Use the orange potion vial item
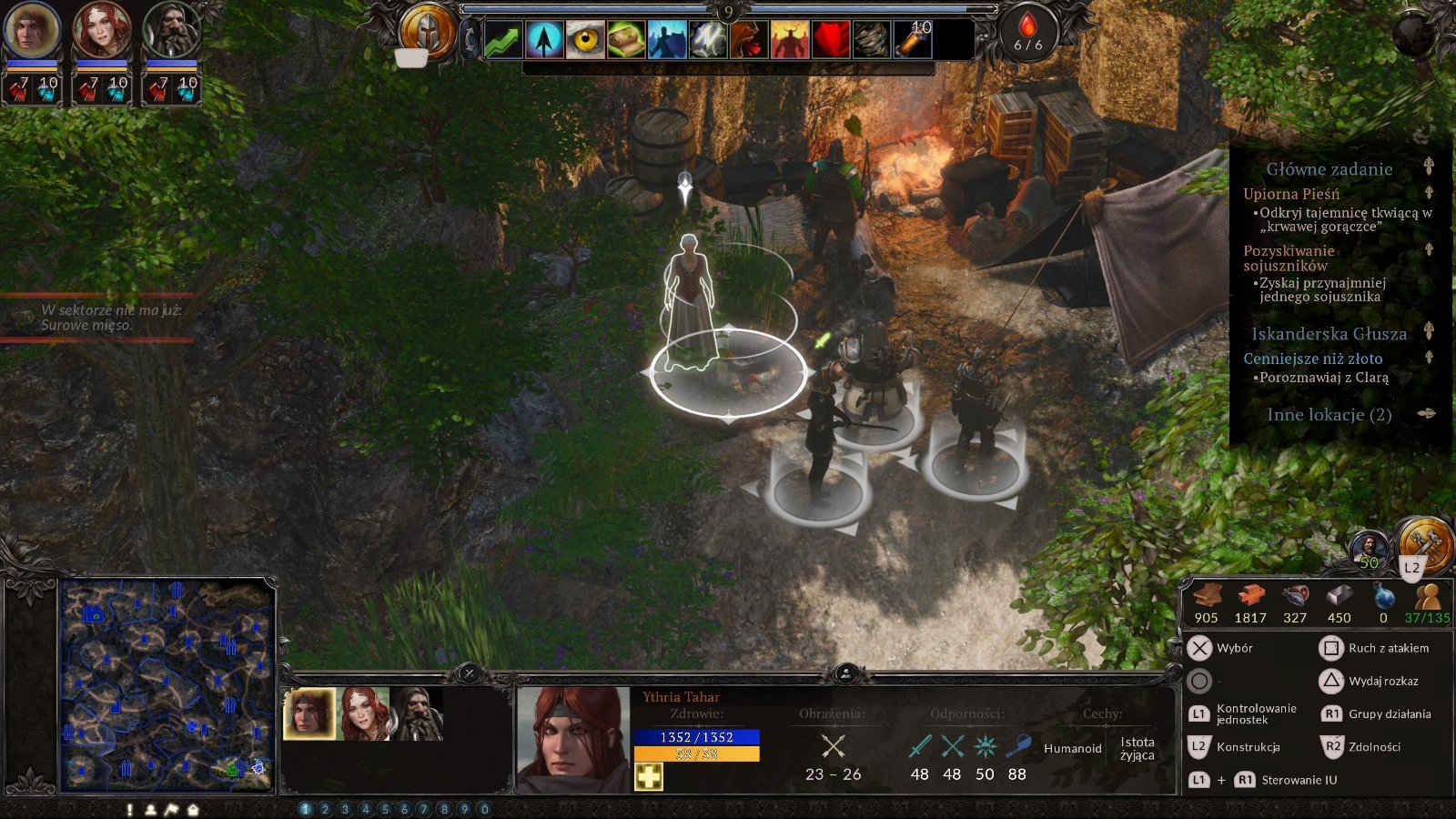Viewport: 1456px width, 819px height. click(x=912, y=40)
